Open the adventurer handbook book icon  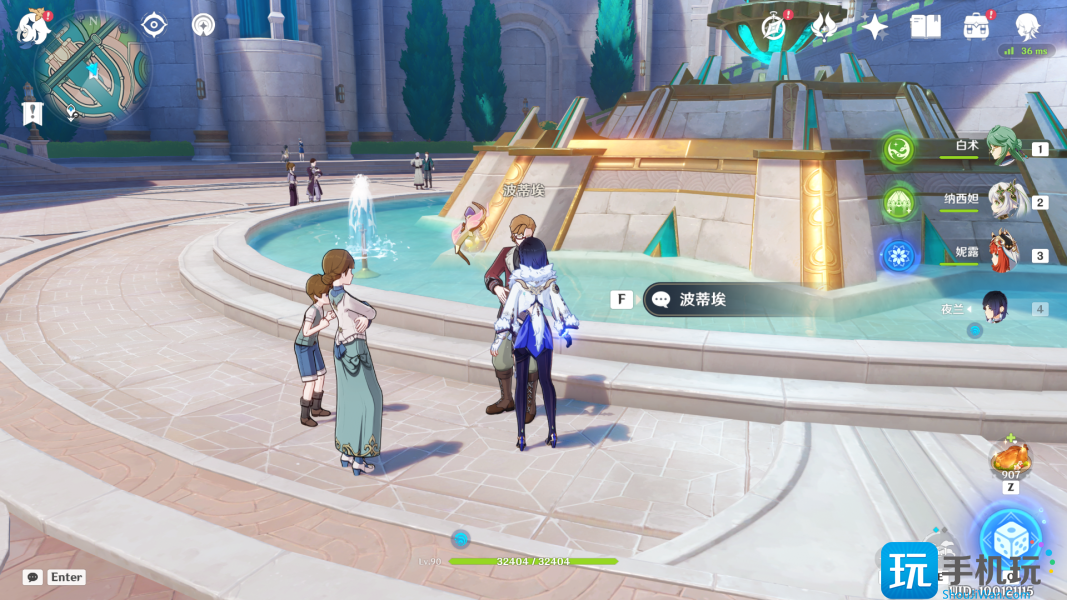(x=925, y=26)
